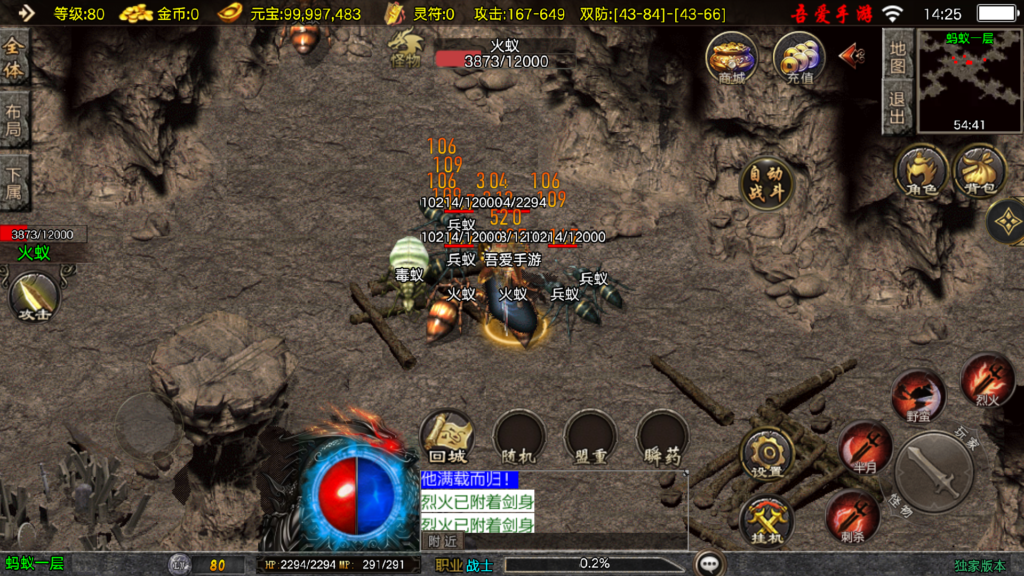Screen dimensions: 1024x576
Task: Open the 蚂蚁一层 minimap
Action: click(969, 82)
